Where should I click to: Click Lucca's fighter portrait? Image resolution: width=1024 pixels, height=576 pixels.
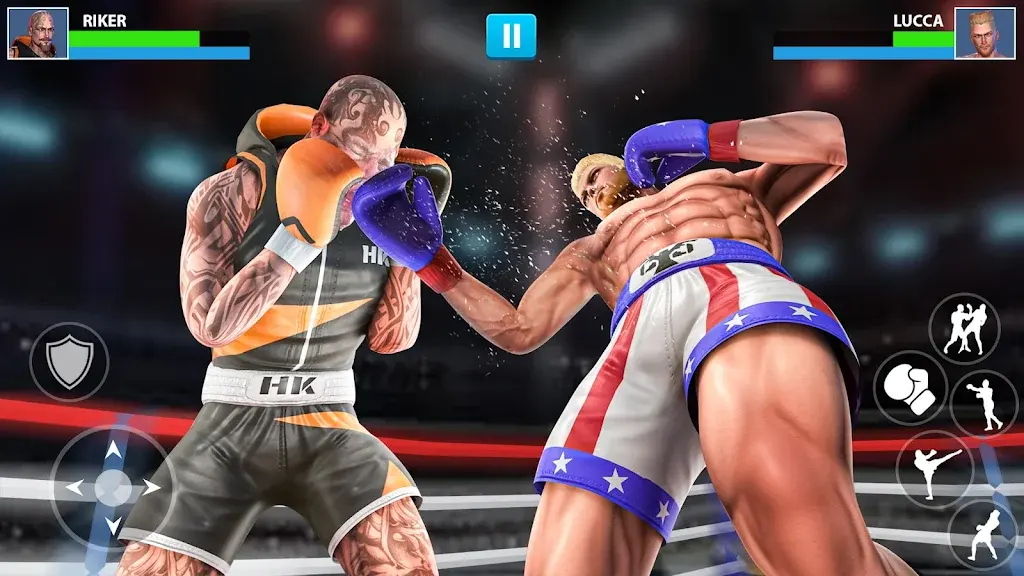pyautogui.click(x=984, y=34)
